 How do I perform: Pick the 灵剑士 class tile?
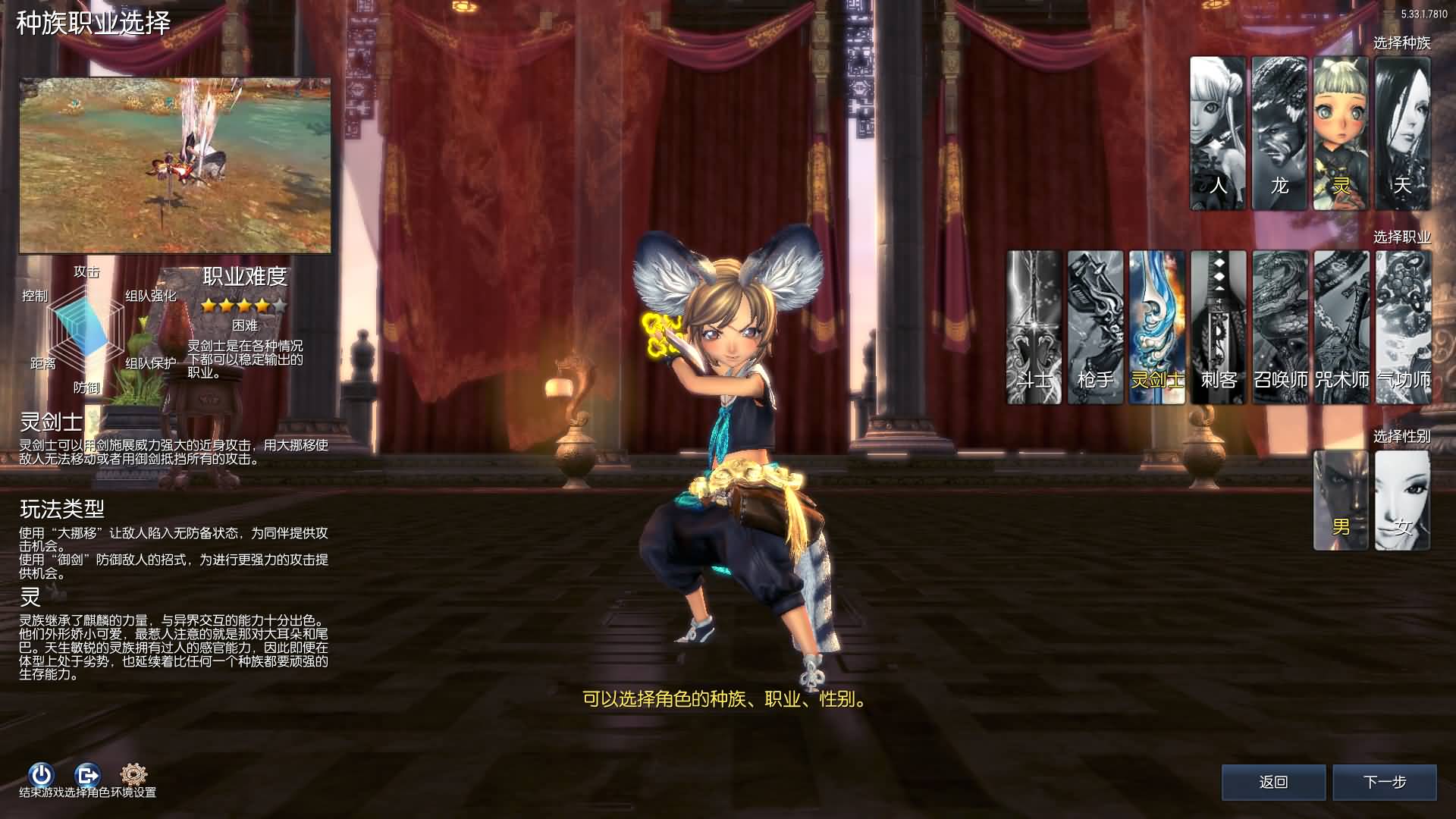[x=1156, y=327]
